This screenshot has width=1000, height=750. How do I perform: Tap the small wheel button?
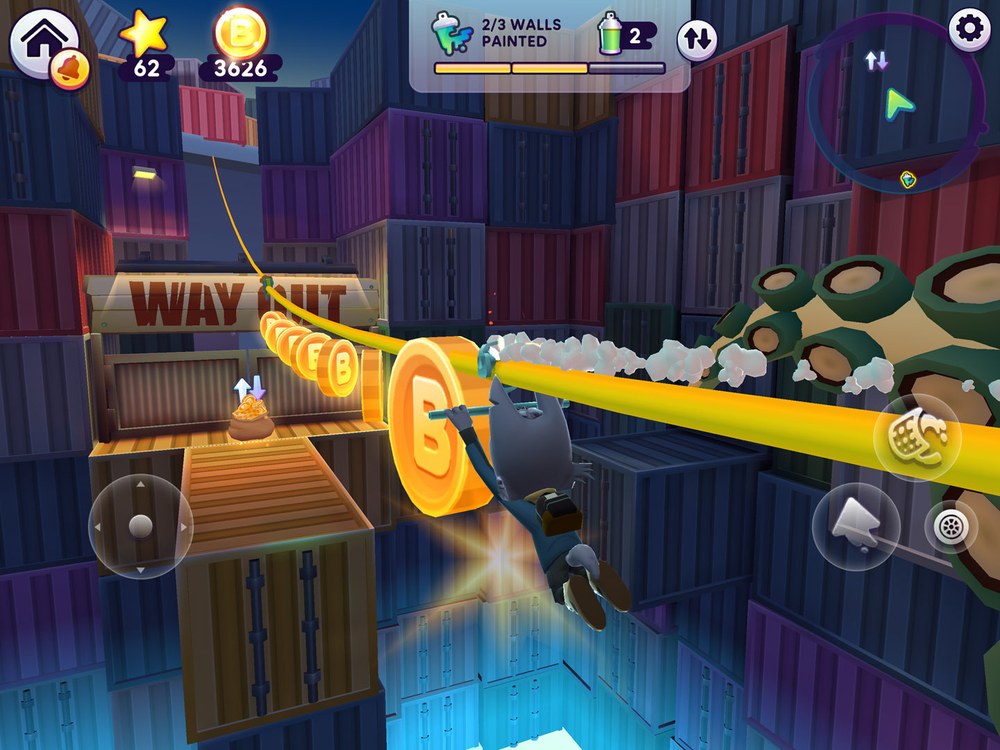(x=950, y=526)
